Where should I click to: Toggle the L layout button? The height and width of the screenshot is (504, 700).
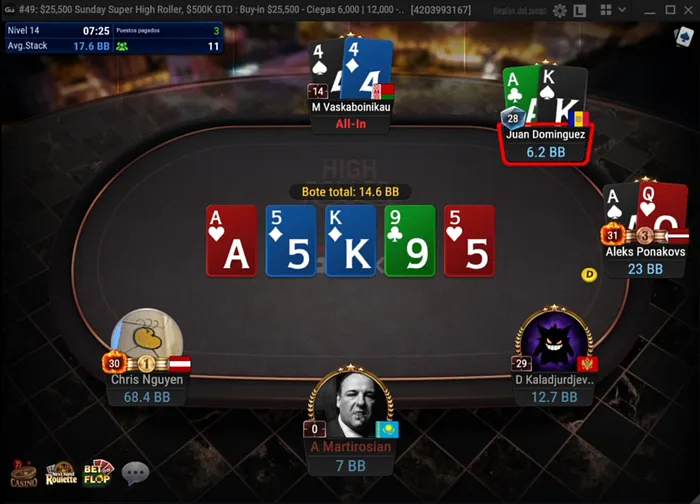pos(578,11)
